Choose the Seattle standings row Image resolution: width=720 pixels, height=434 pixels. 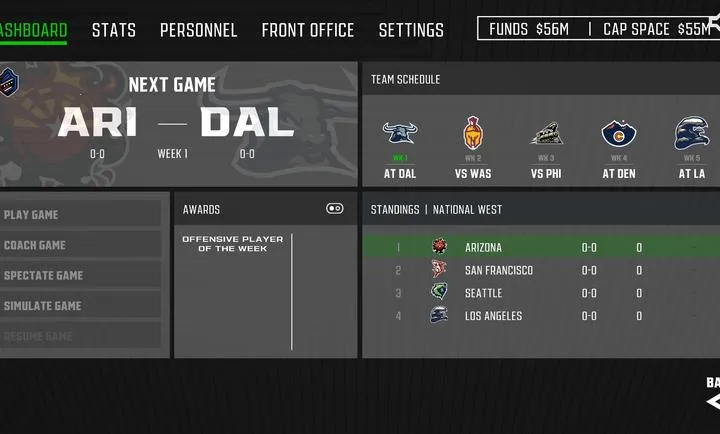(540, 293)
